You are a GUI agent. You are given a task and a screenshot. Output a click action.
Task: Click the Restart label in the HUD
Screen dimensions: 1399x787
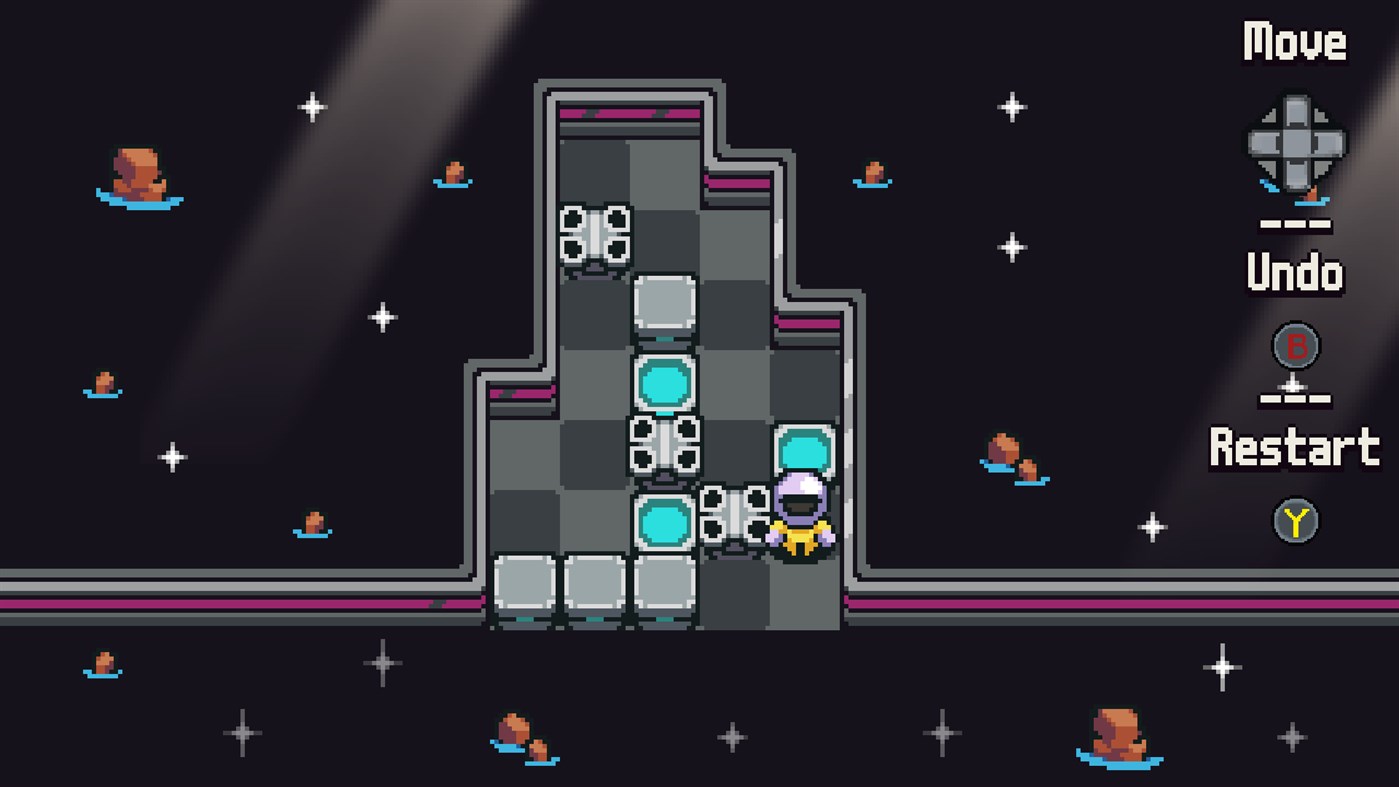point(1293,447)
